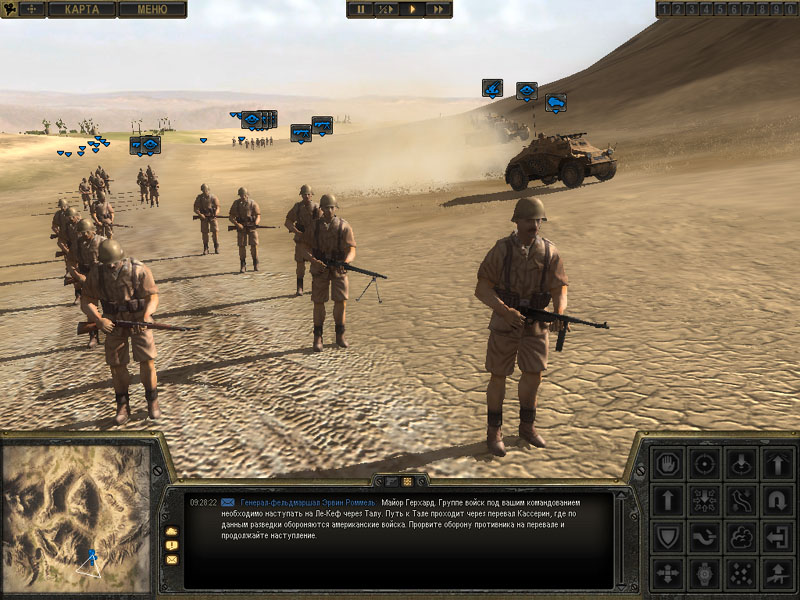Image resolution: width=800 pixels, height=600 pixels.
Task: Pause the game with the pause button
Action: (360, 9)
